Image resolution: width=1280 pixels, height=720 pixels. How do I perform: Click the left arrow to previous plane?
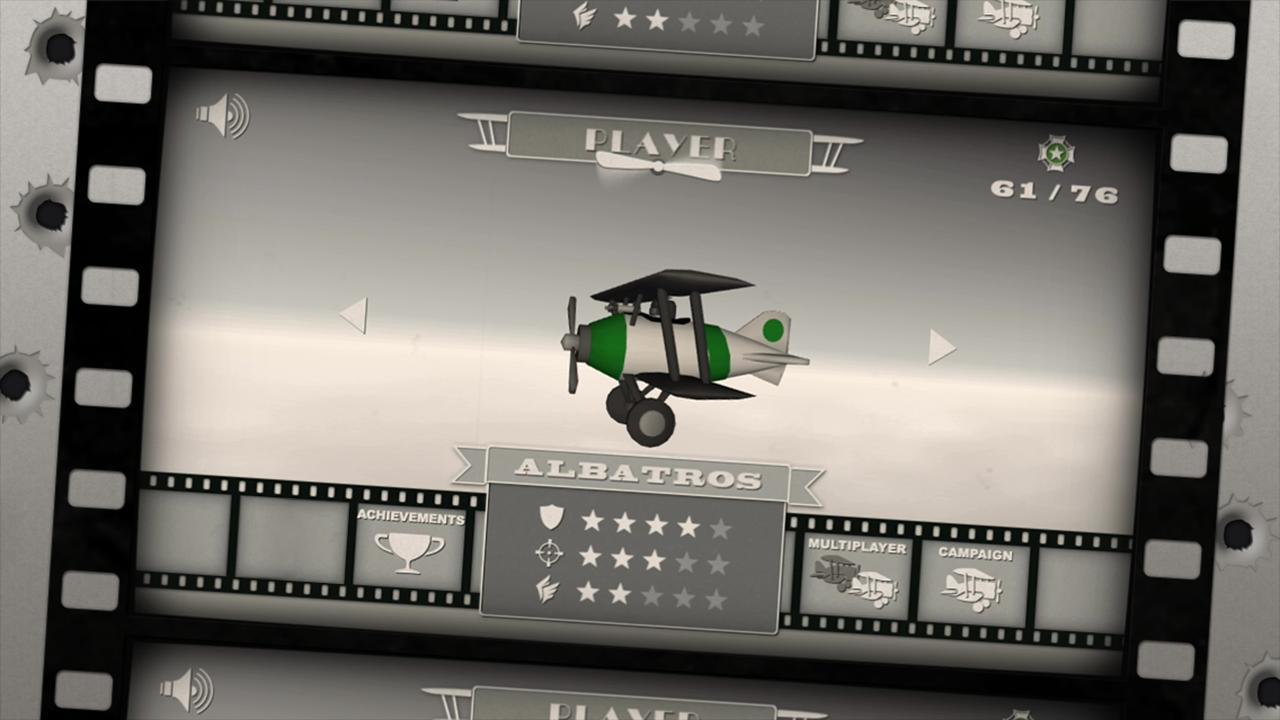click(356, 315)
